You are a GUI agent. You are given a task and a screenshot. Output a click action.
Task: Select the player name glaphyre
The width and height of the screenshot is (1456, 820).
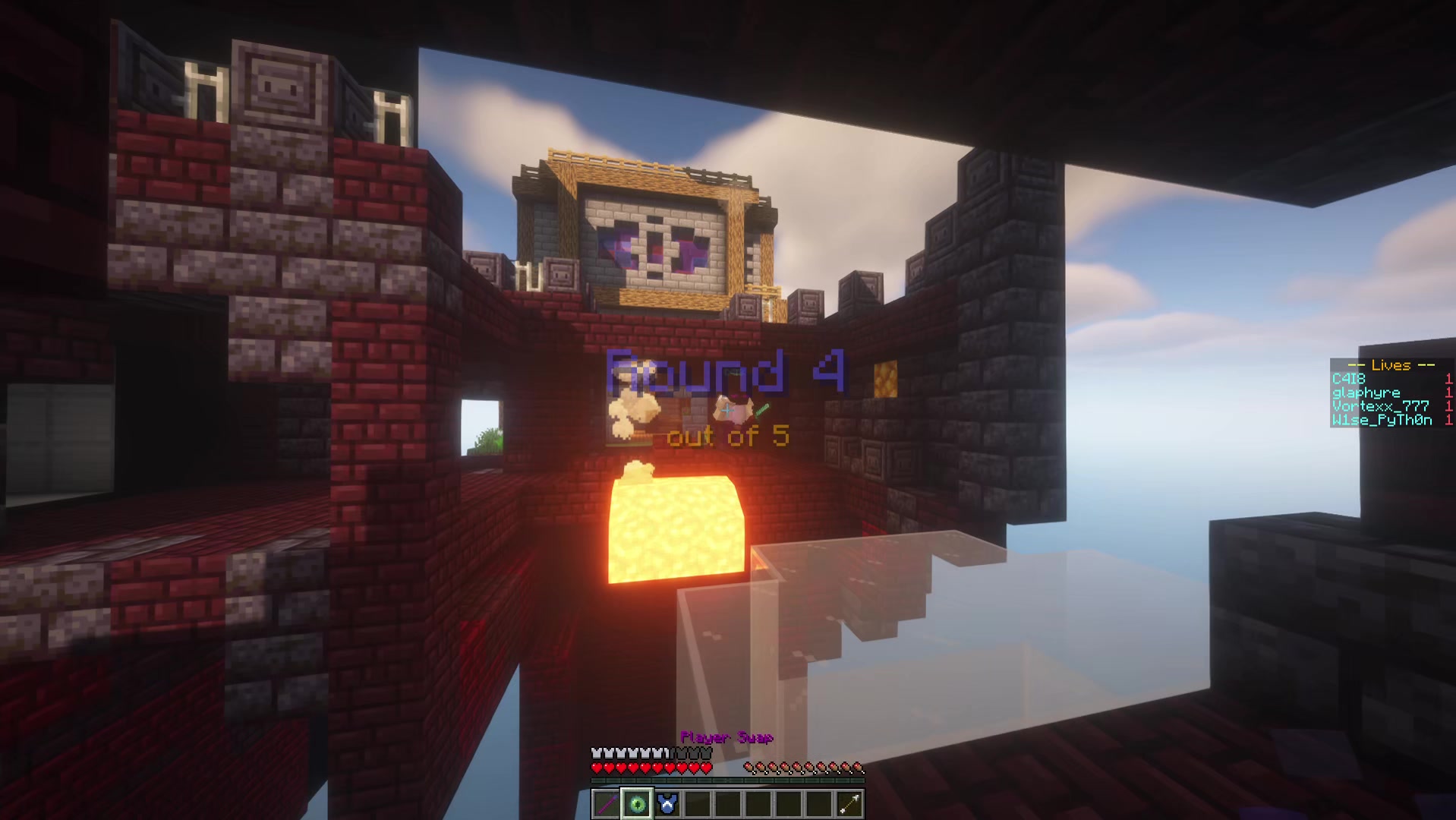(x=1366, y=393)
